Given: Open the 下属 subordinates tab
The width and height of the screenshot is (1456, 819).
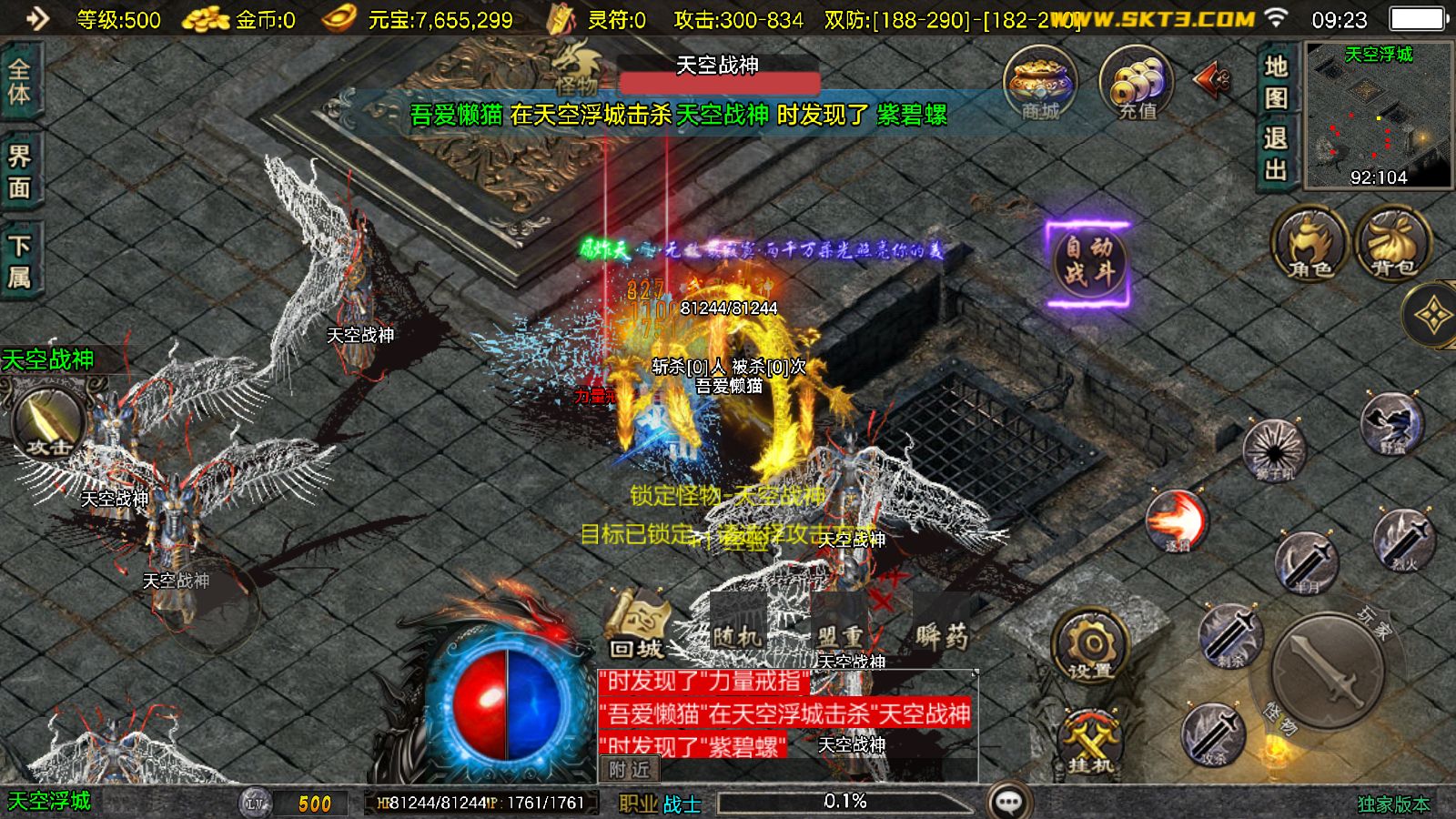Looking at the screenshot, I should [x=19, y=260].
